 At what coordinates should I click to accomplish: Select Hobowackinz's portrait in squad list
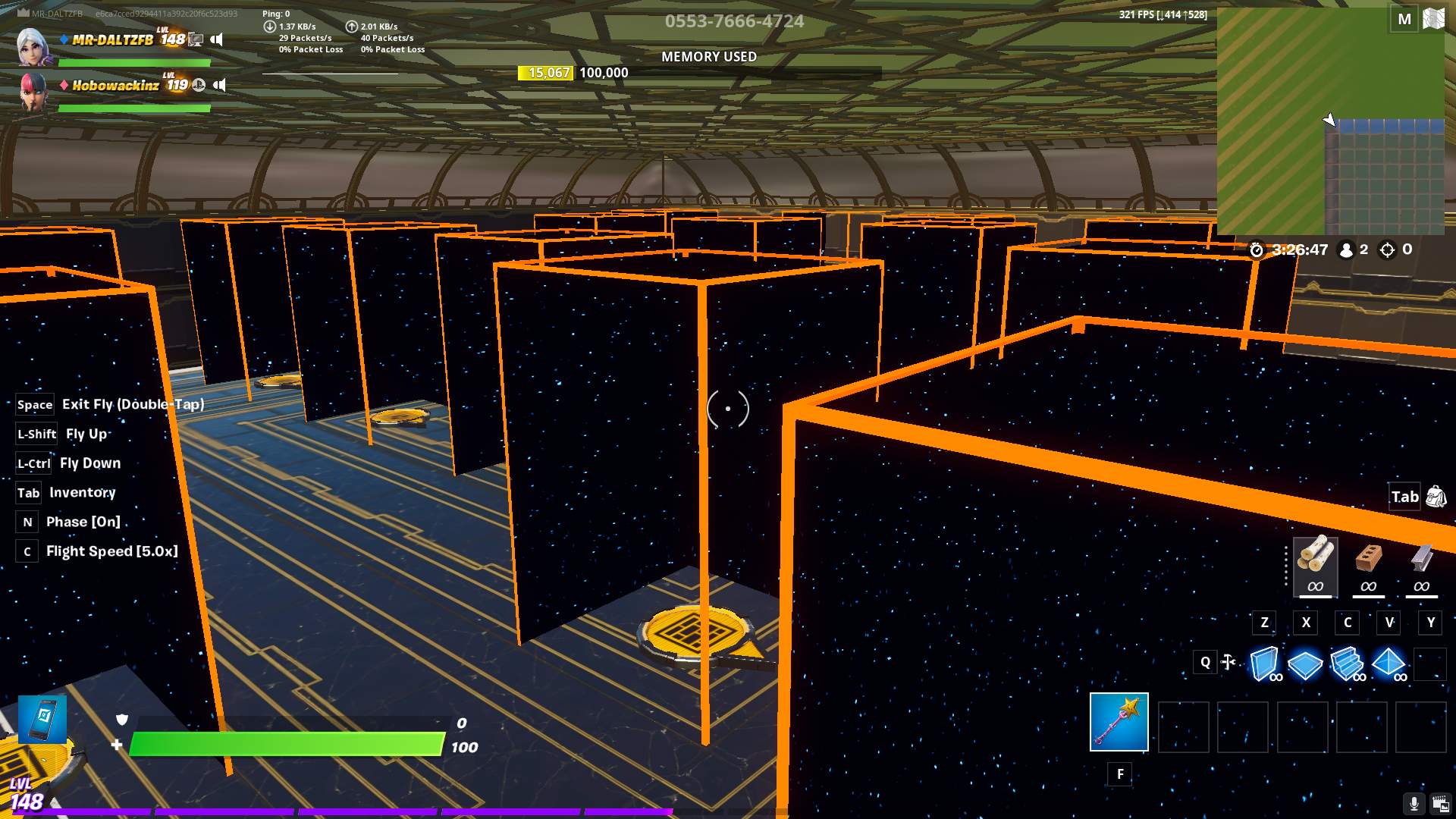click(x=33, y=91)
